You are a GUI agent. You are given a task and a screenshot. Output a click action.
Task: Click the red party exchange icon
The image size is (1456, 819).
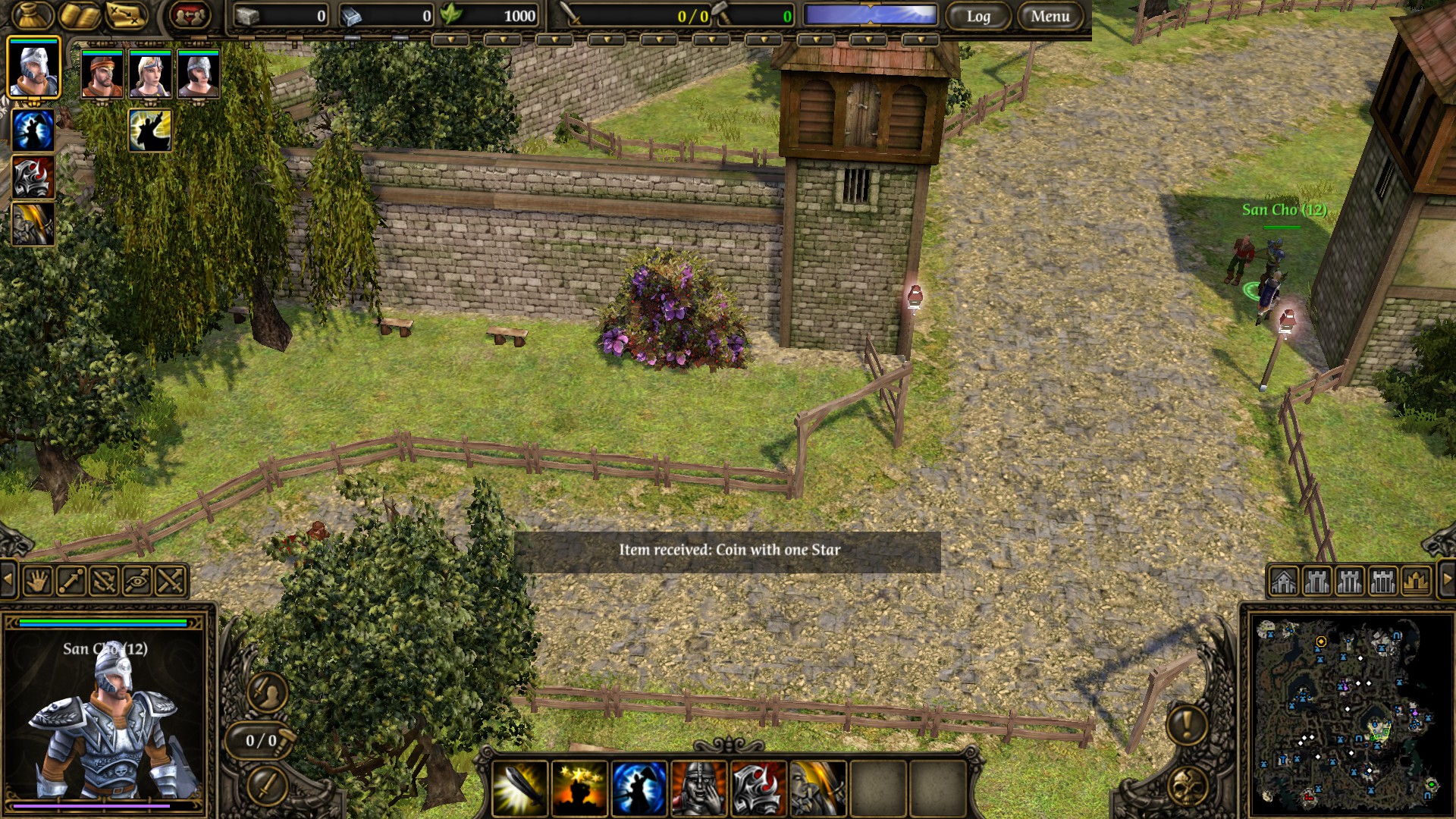click(x=189, y=15)
